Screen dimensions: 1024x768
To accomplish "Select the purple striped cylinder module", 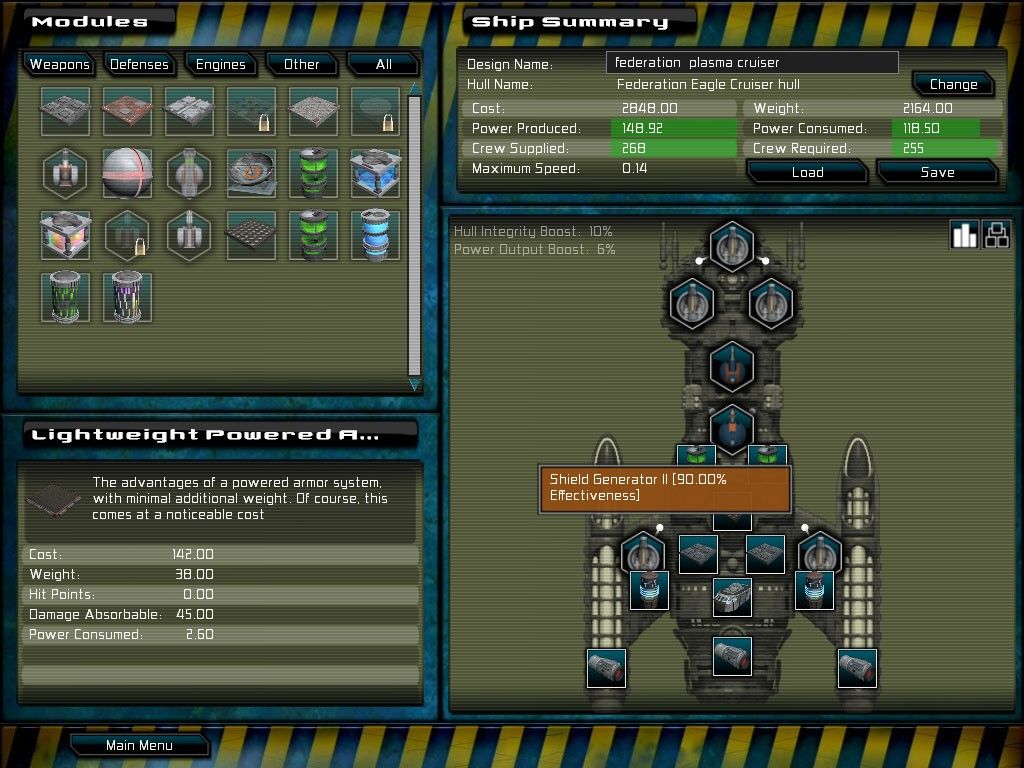I will [x=127, y=297].
